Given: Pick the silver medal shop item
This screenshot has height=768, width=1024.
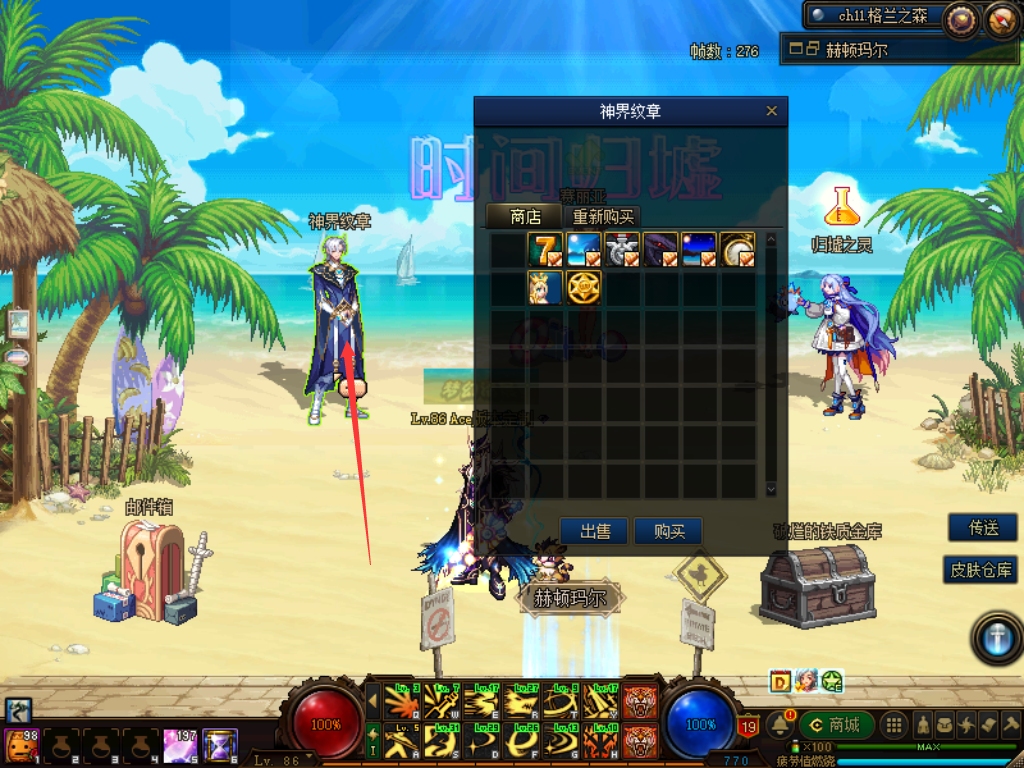Looking at the screenshot, I should click(622, 250).
